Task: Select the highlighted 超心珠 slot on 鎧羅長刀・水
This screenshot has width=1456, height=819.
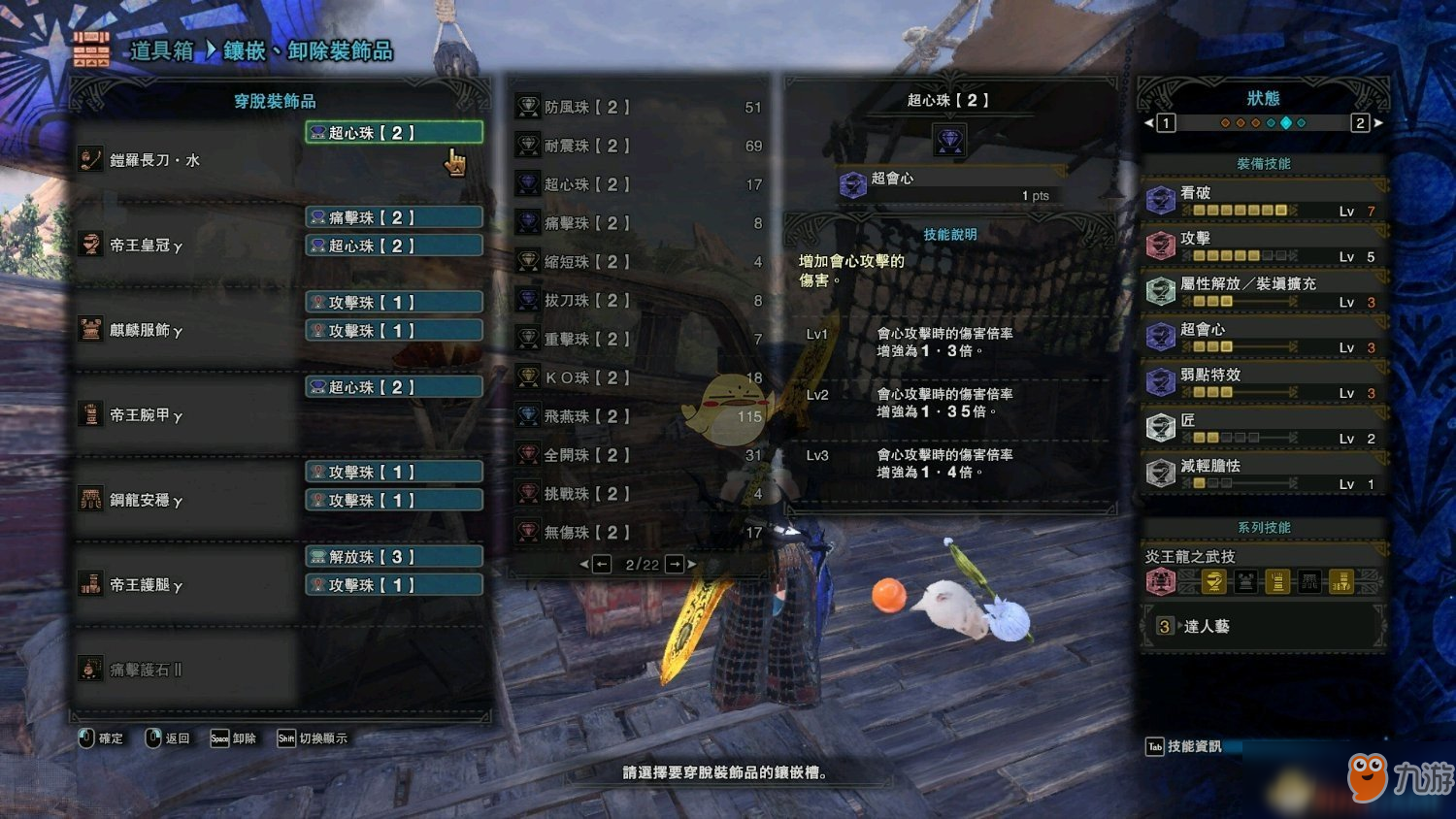Action: pyautogui.click(x=394, y=133)
